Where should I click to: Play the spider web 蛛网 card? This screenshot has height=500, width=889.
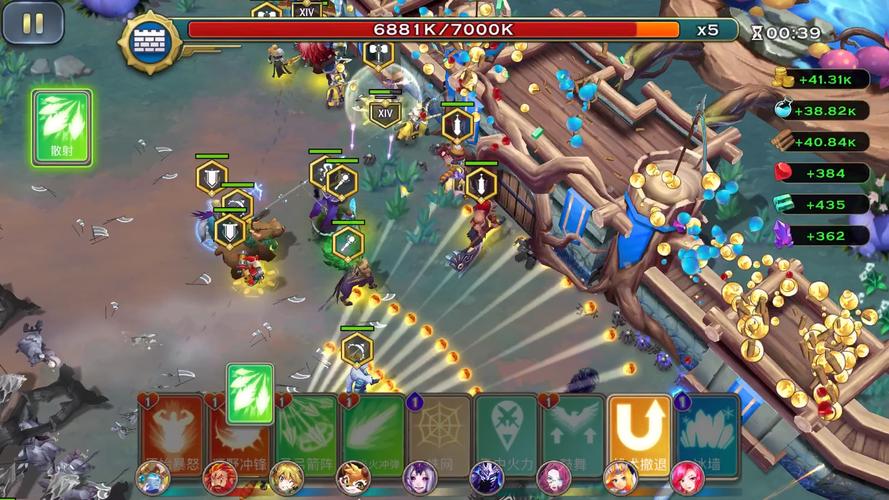point(439,432)
